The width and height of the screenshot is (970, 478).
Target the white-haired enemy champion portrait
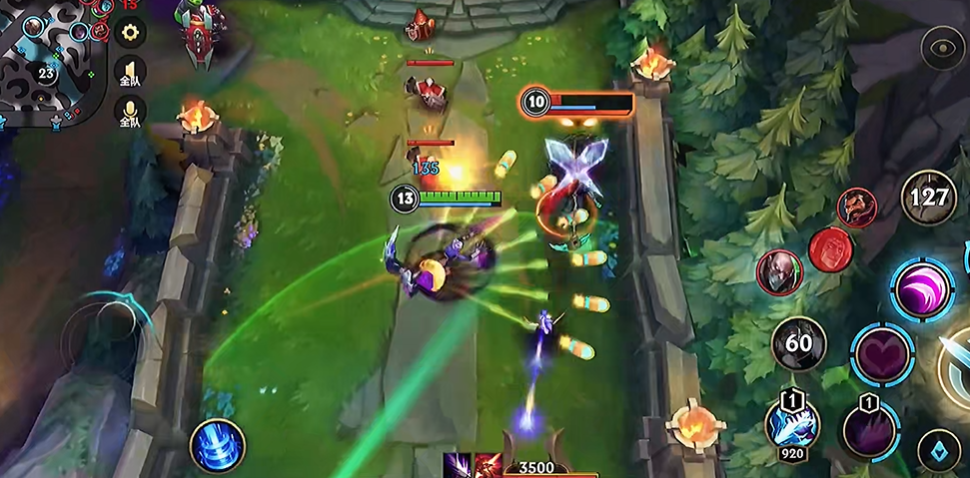(776, 271)
